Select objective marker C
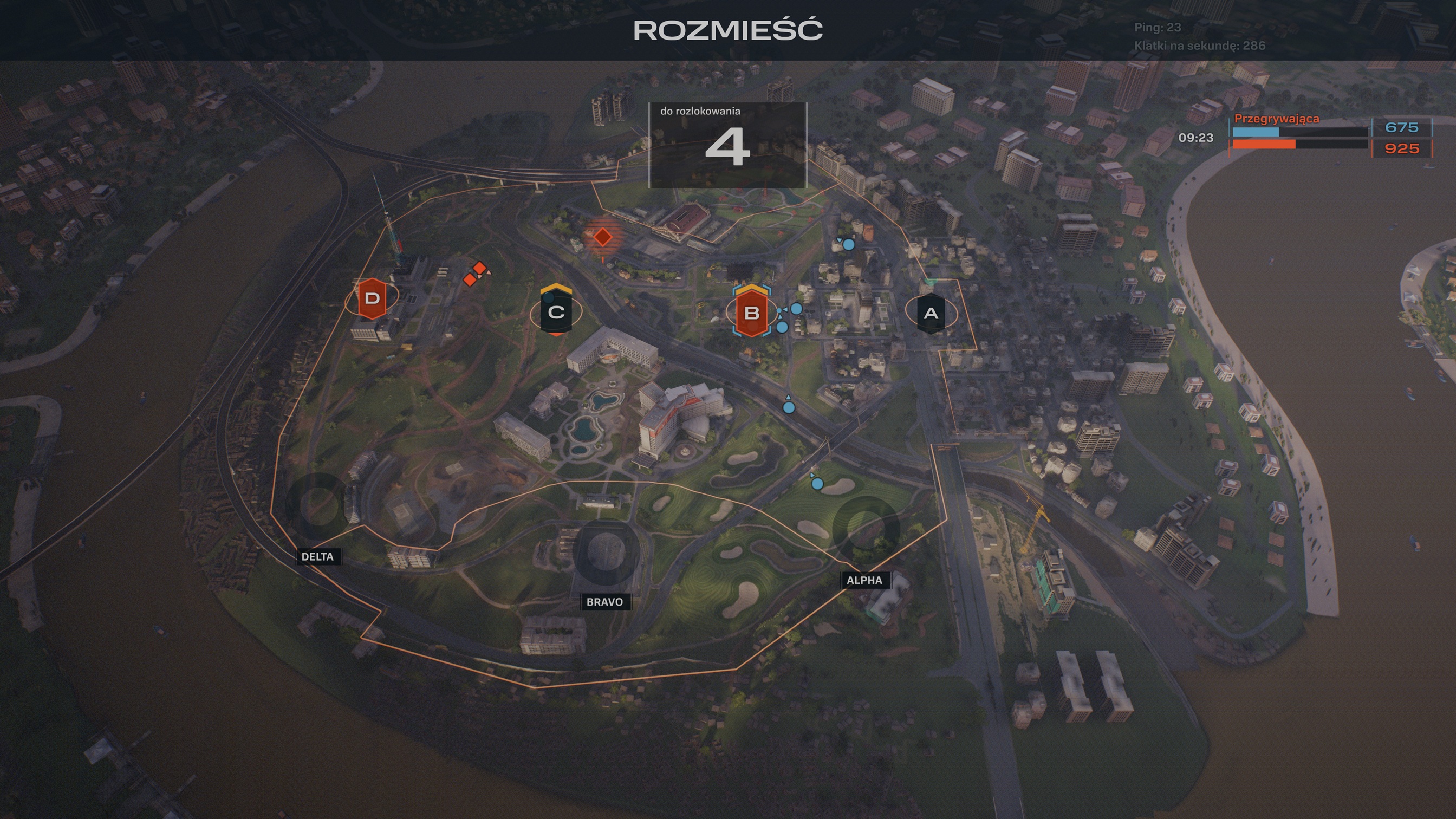The height and width of the screenshot is (819, 1456). [557, 312]
